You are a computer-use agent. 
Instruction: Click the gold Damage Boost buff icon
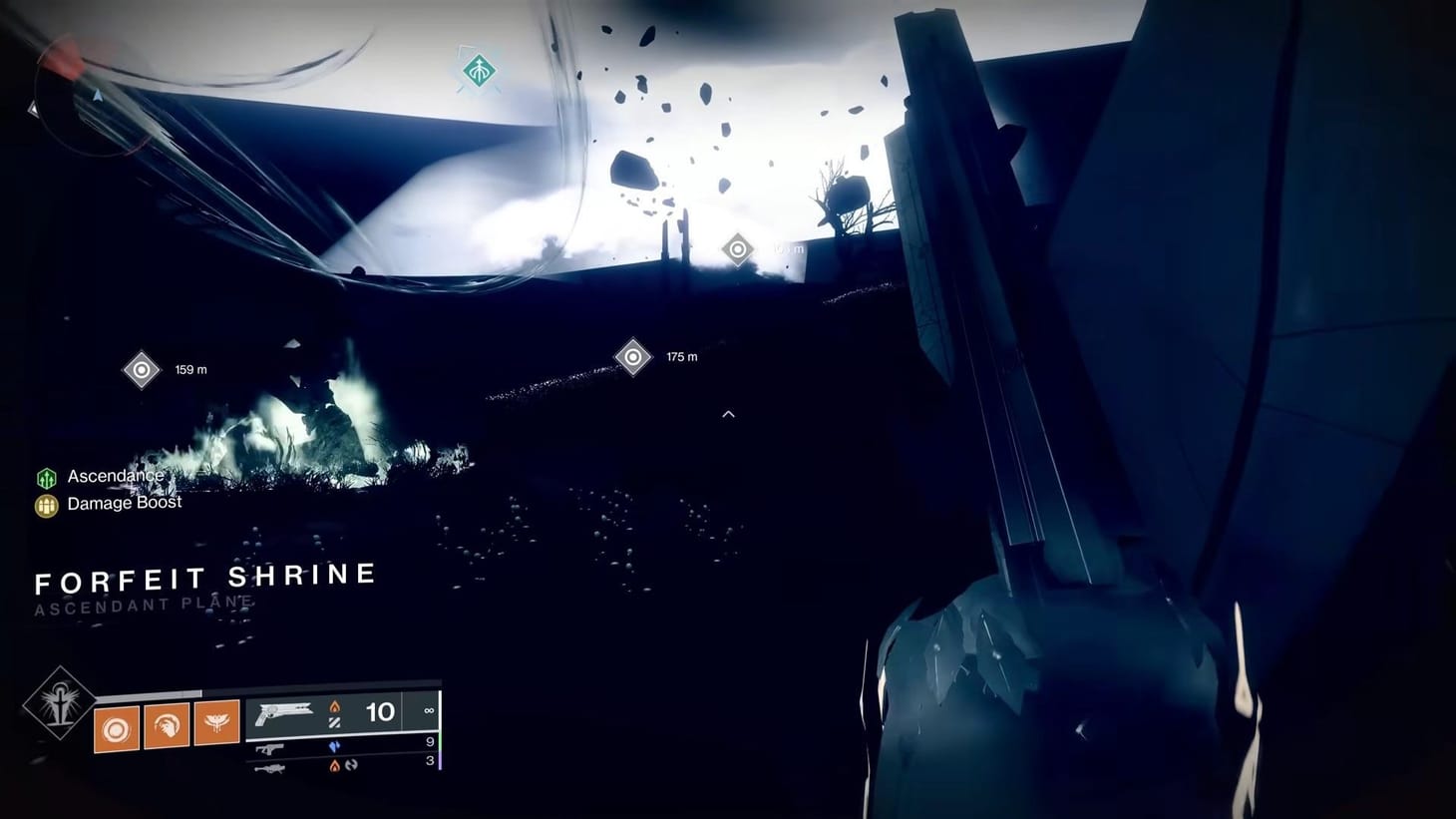[x=46, y=504]
